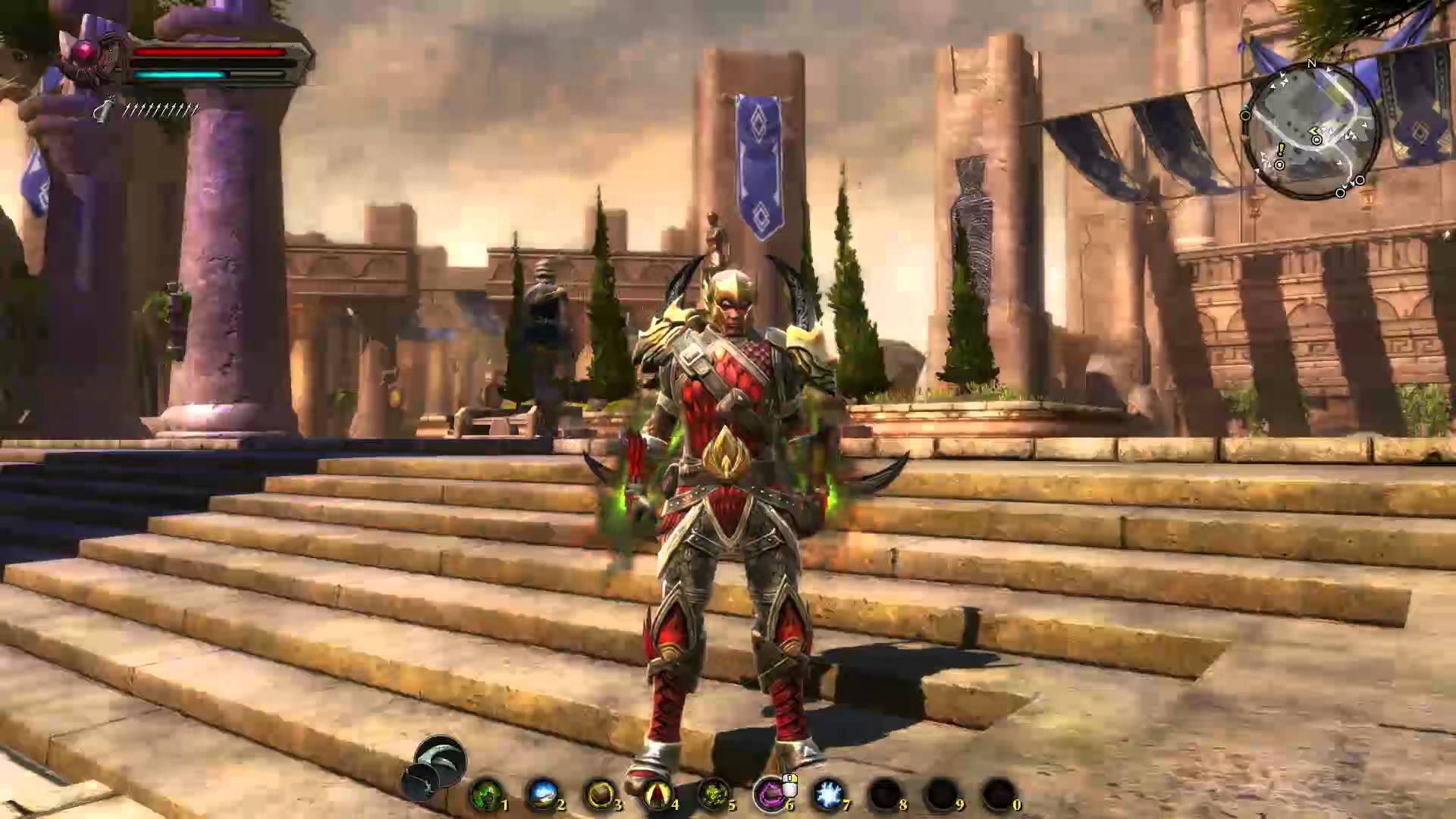Click the quest objective circle near minimap edge

(x=1245, y=114)
